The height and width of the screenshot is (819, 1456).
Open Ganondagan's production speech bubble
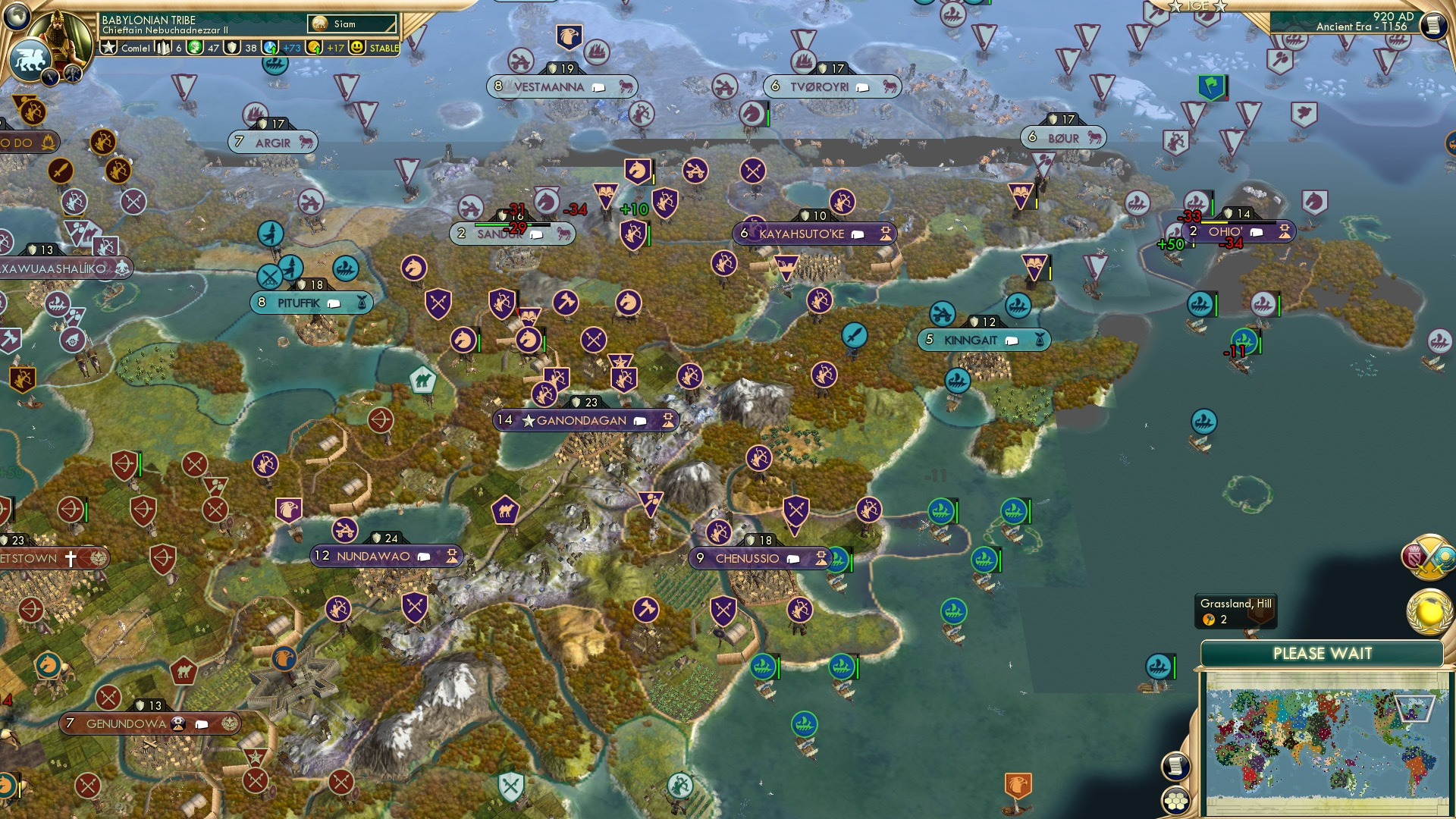[639, 419]
